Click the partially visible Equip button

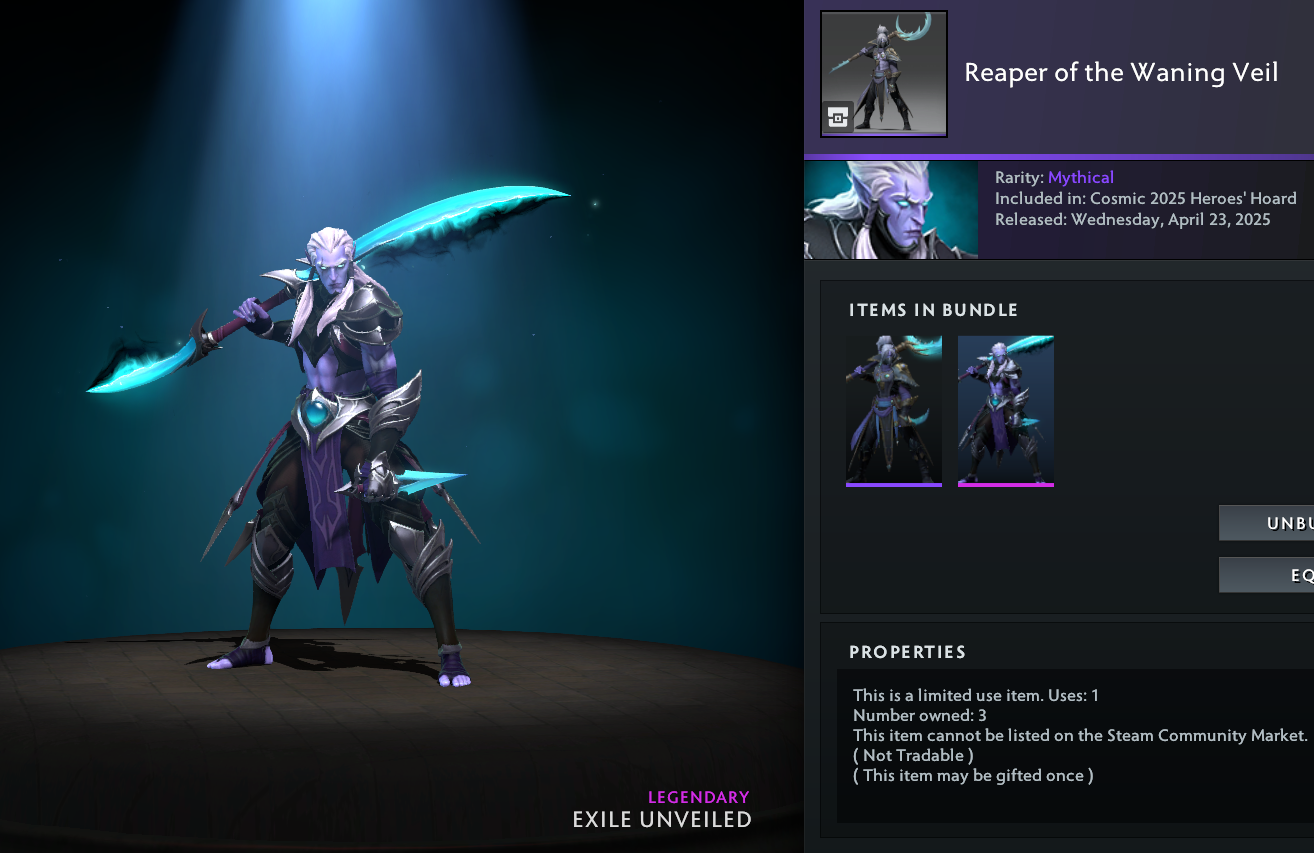(1267, 575)
